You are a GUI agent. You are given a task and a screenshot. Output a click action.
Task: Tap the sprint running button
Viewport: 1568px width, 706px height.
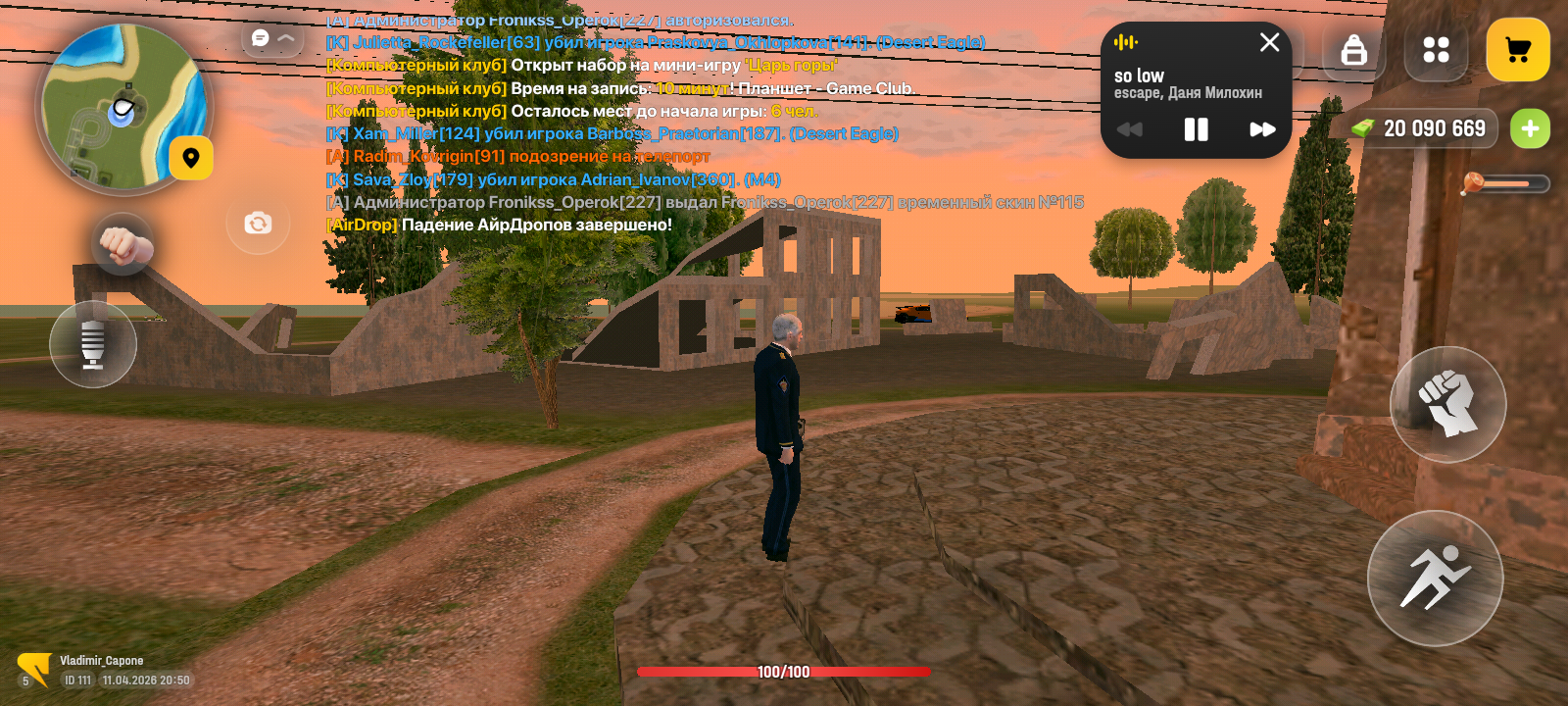pyautogui.click(x=1435, y=578)
